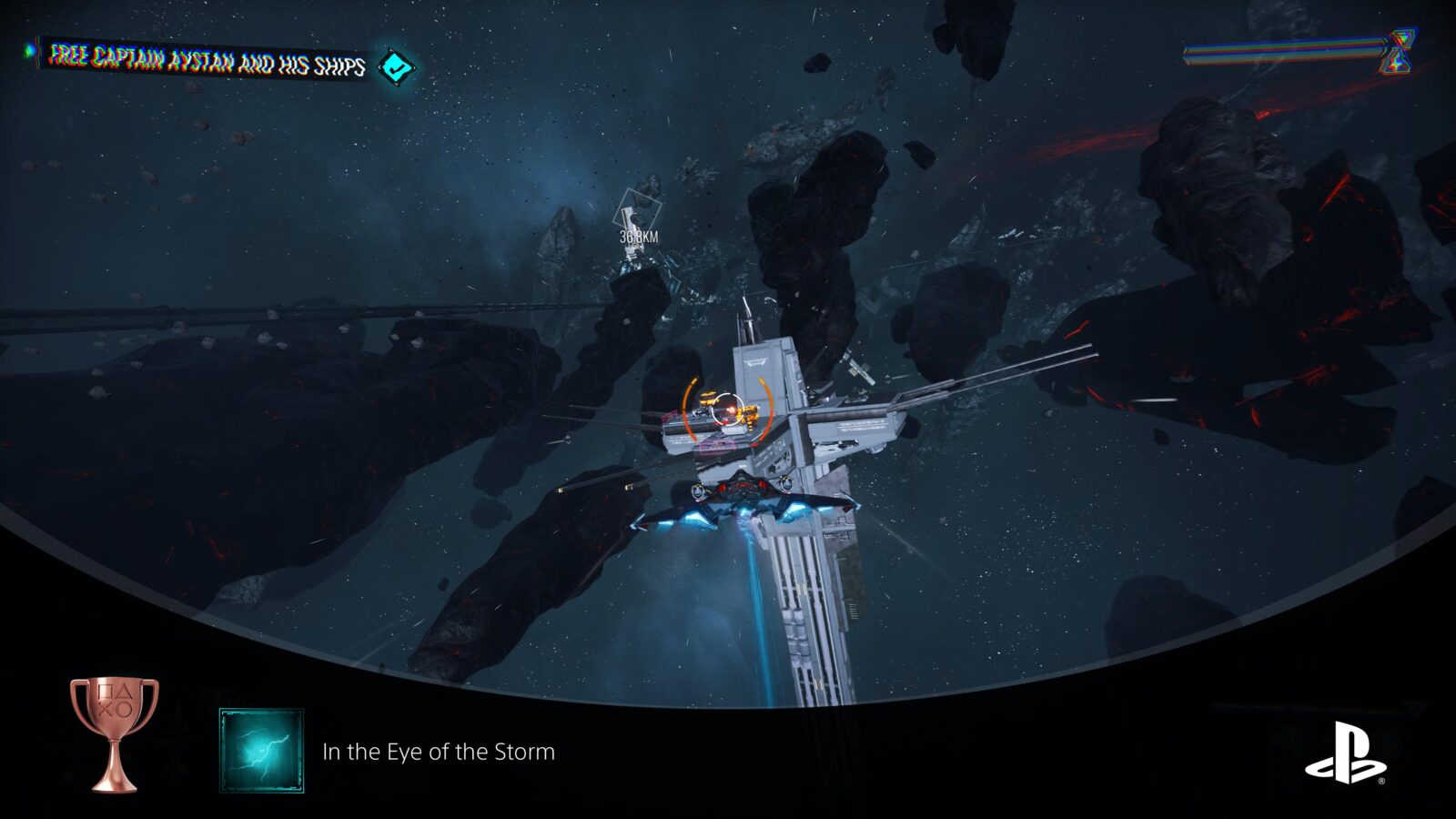Click the teal checkmark objective complete icon
The height and width of the screenshot is (819, 1456).
pyautogui.click(x=395, y=65)
